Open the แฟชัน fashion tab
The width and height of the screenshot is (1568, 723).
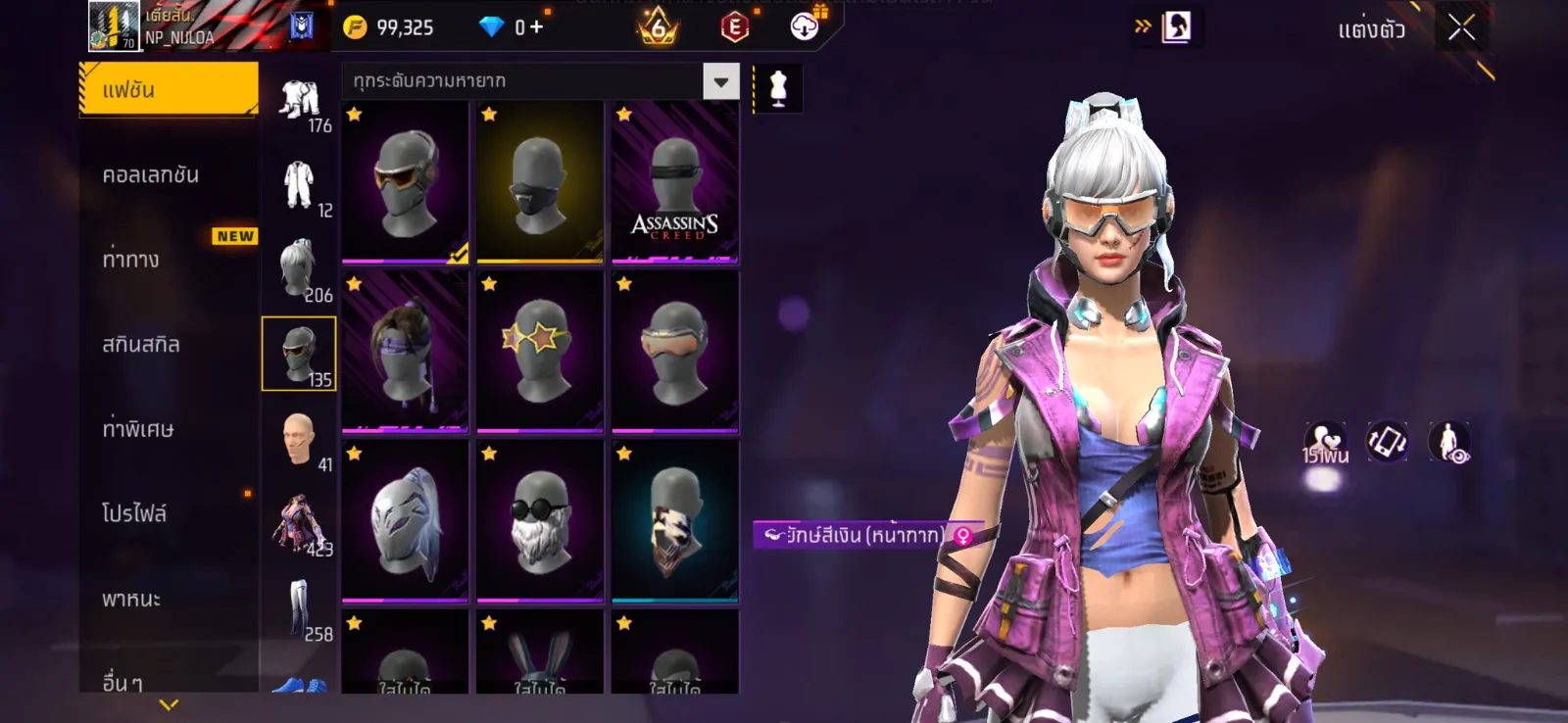point(168,90)
